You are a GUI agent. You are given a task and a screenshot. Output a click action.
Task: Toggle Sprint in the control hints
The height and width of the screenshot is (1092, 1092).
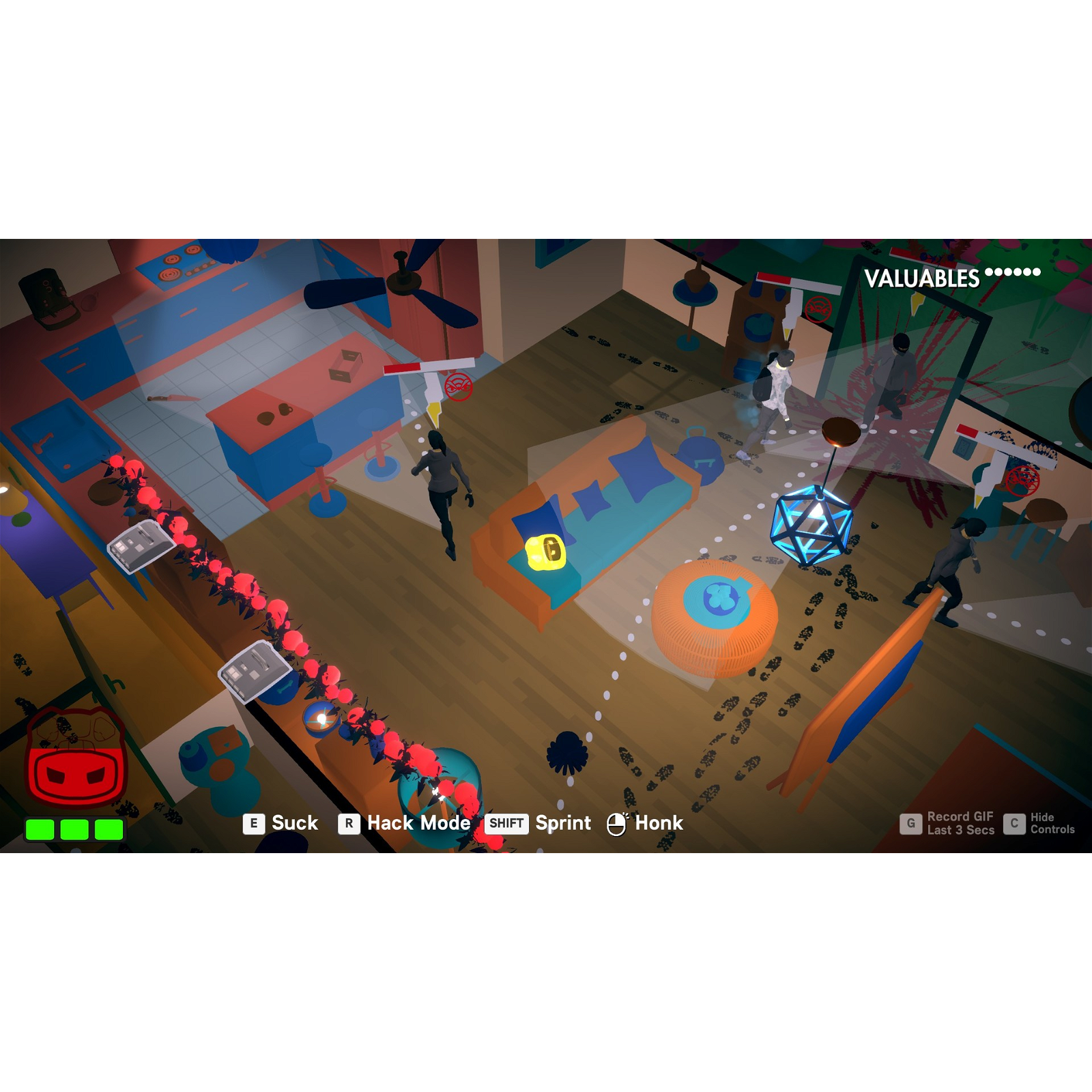click(562, 823)
